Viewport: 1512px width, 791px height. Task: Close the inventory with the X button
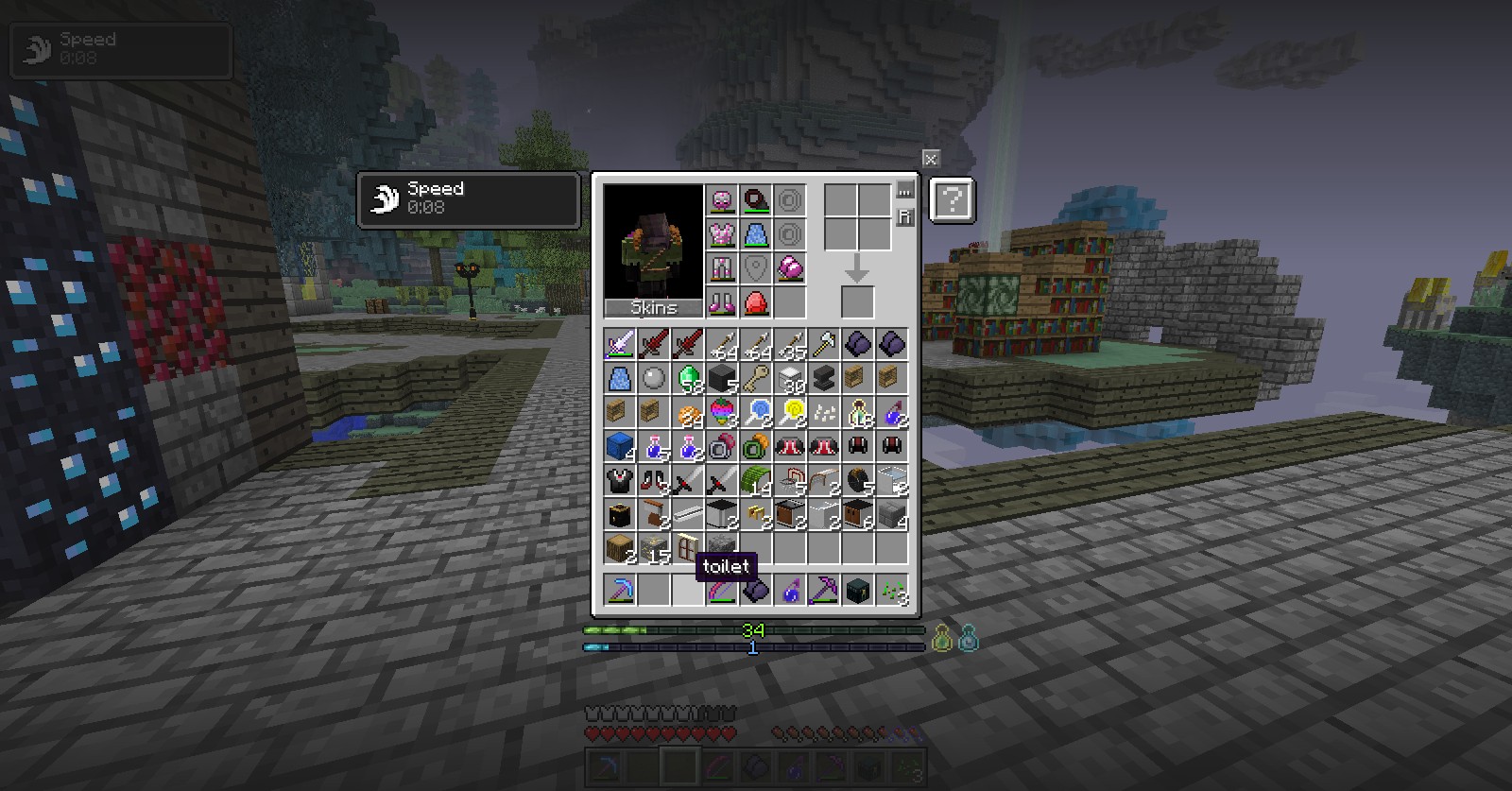pos(931,159)
